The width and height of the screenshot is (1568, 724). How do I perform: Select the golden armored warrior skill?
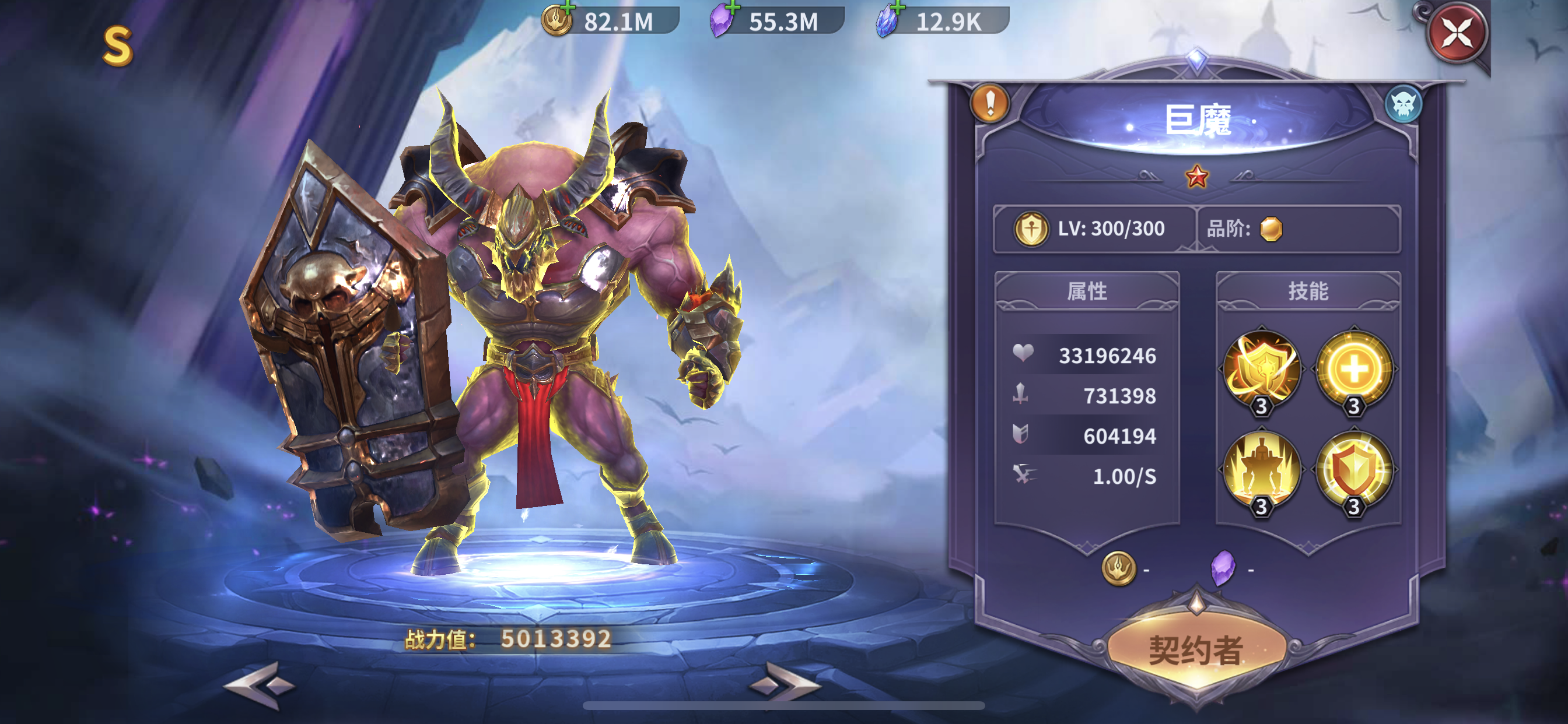click(1262, 469)
